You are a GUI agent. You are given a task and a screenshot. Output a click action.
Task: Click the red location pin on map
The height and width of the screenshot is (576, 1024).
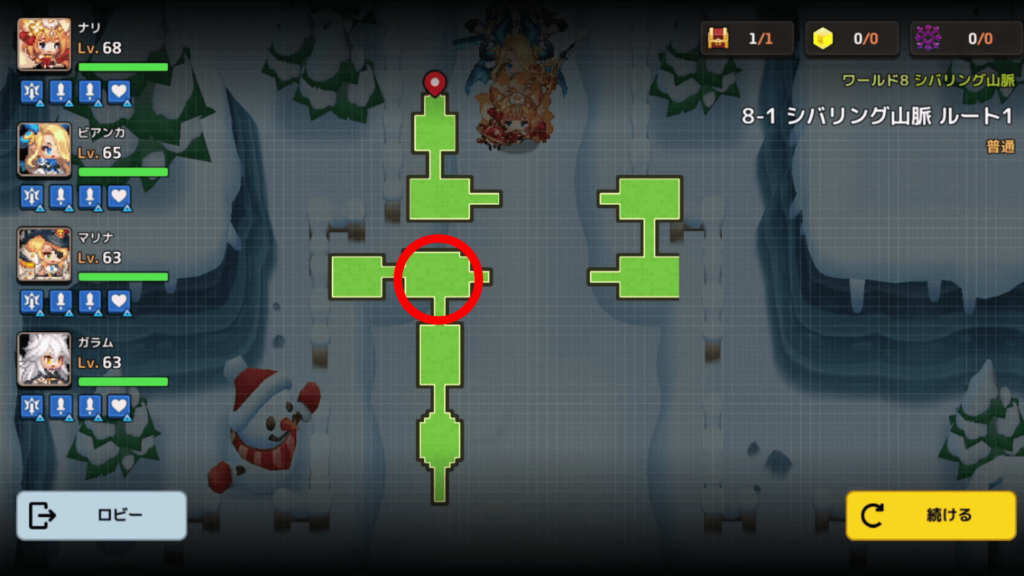[434, 82]
